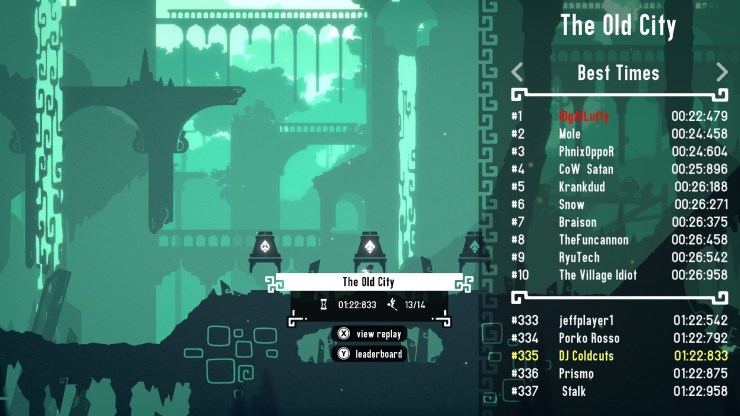Image resolution: width=740 pixels, height=416 pixels.
Task: Select the view replay option
Action: point(369,334)
